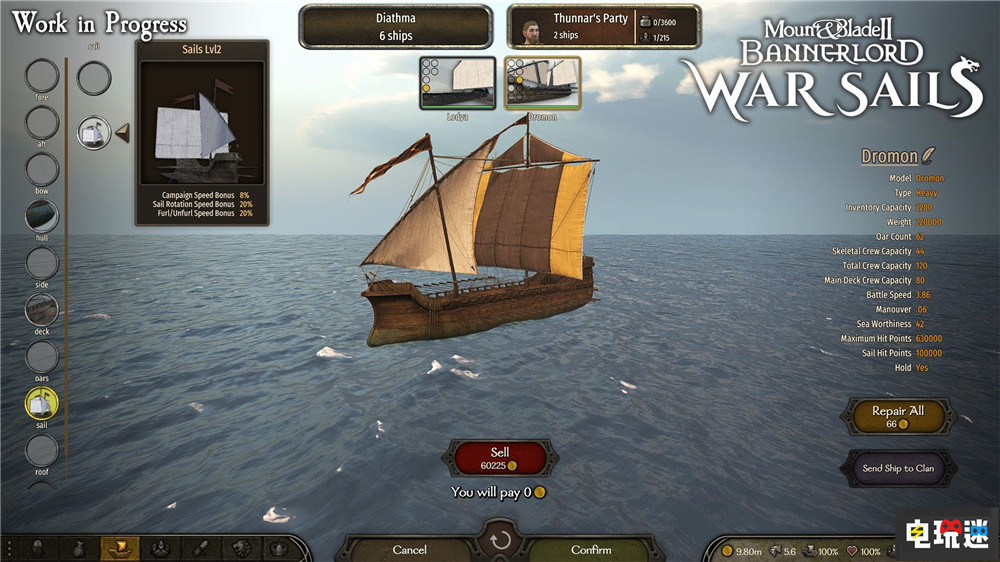Image resolution: width=1000 pixels, height=562 pixels.
Task: Click the Repair All button
Action: point(897,416)
